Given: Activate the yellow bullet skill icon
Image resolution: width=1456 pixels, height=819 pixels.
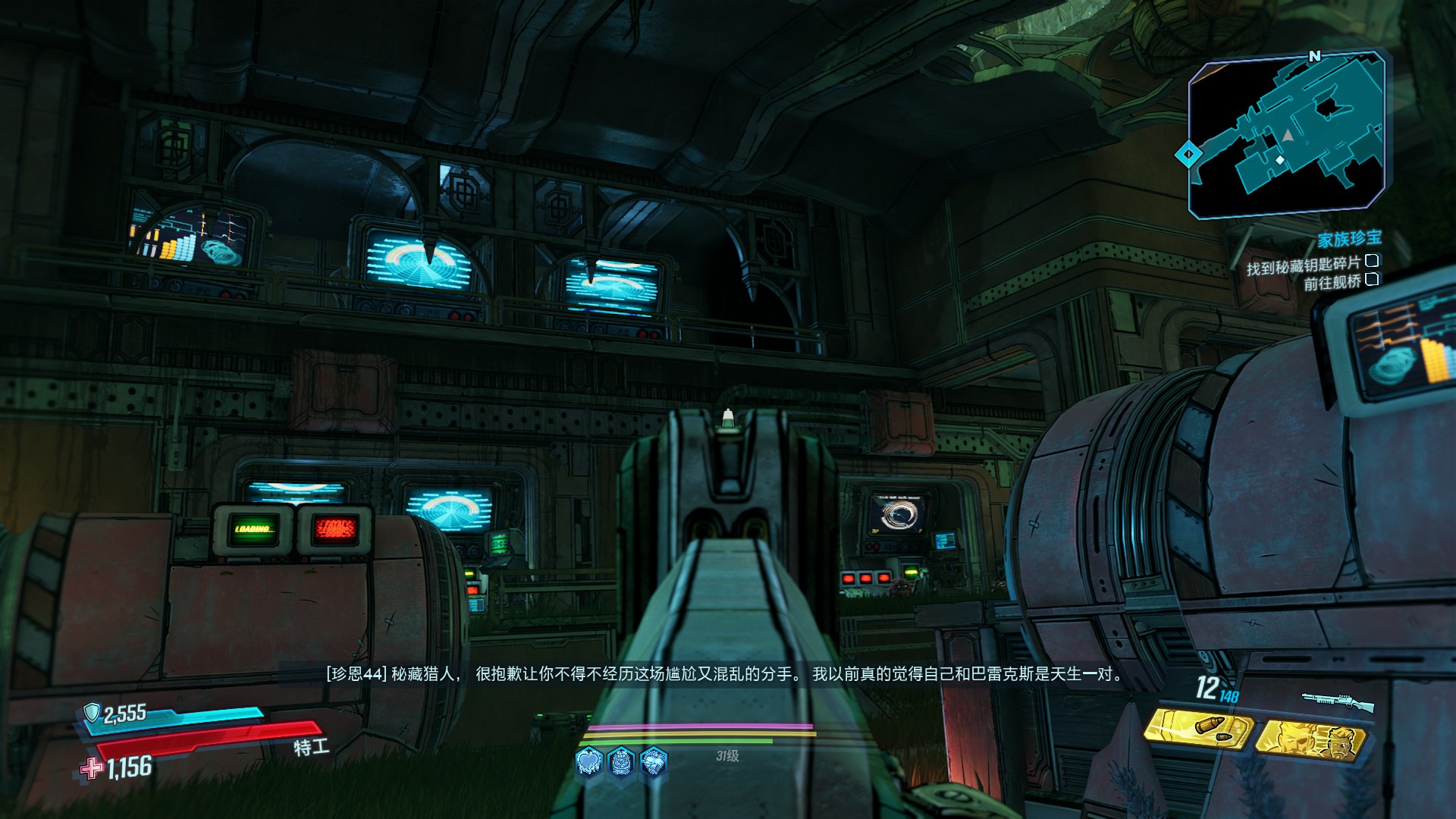Looking at the screenshot, I should pos(1197,730).
